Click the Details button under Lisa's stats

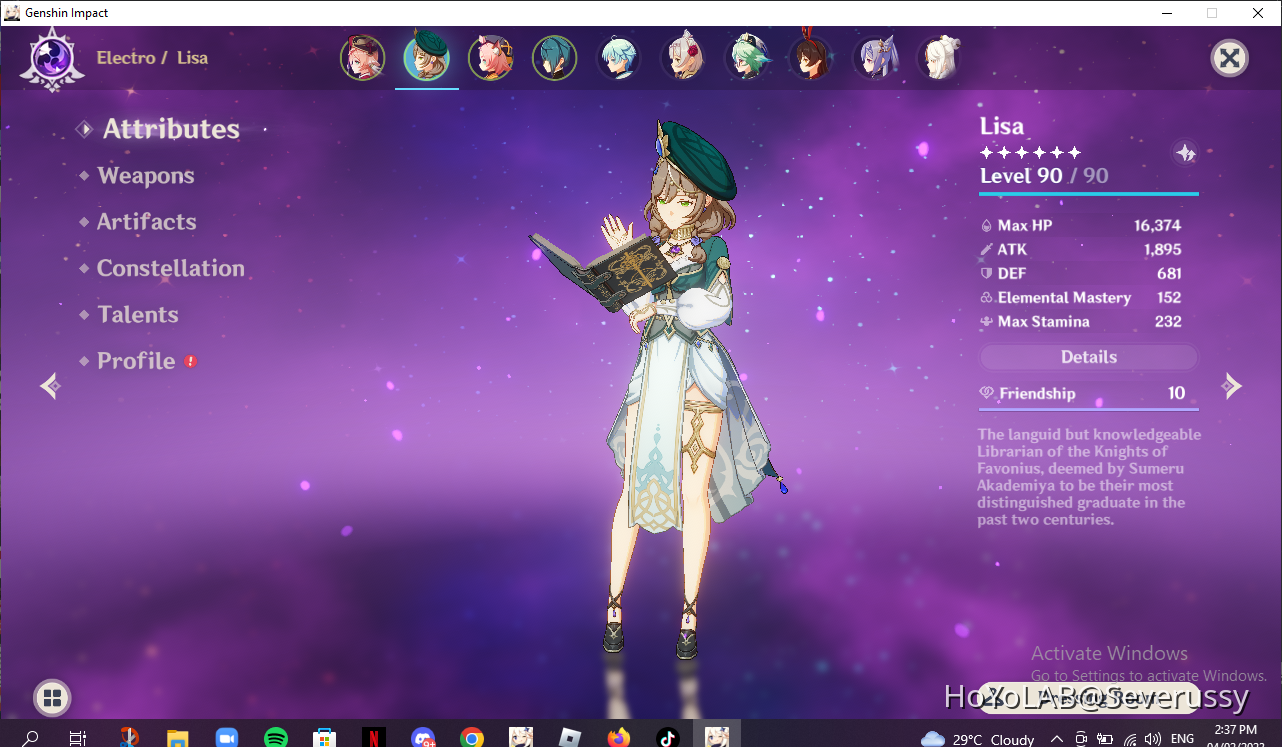[x=1088, y=357]
